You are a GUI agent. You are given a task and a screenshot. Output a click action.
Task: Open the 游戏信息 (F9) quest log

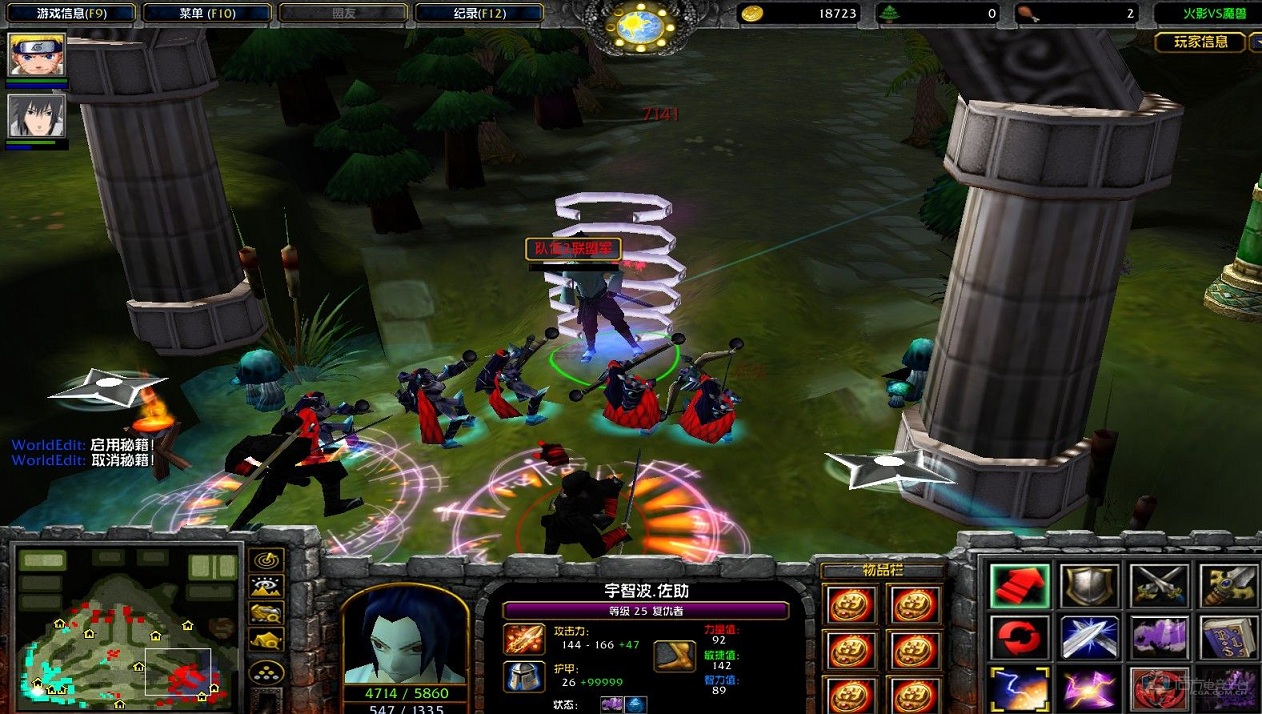pyautogui.click(x=70, y=13)
